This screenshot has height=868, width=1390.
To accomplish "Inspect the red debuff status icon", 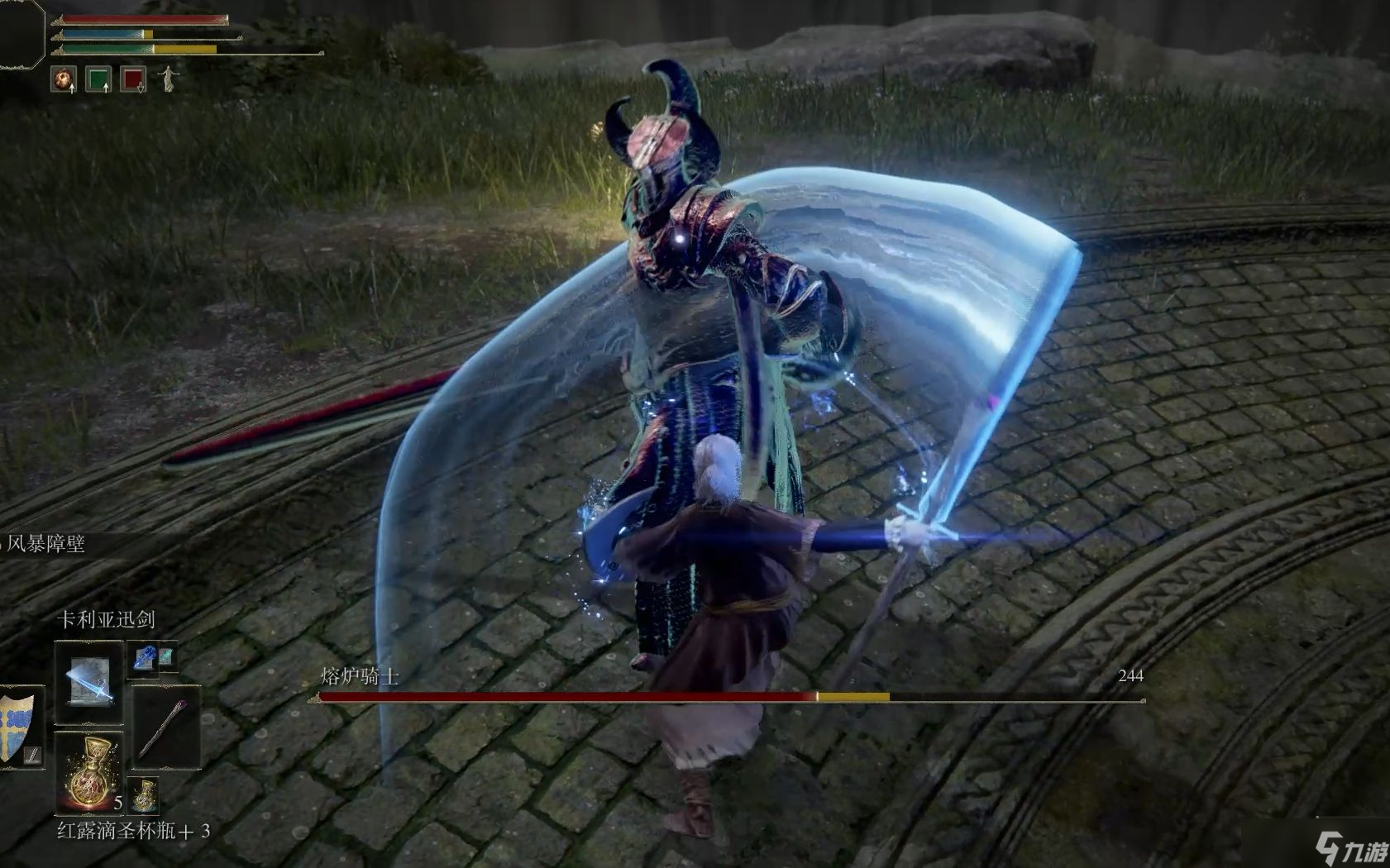I will click(x=133, y=79).
